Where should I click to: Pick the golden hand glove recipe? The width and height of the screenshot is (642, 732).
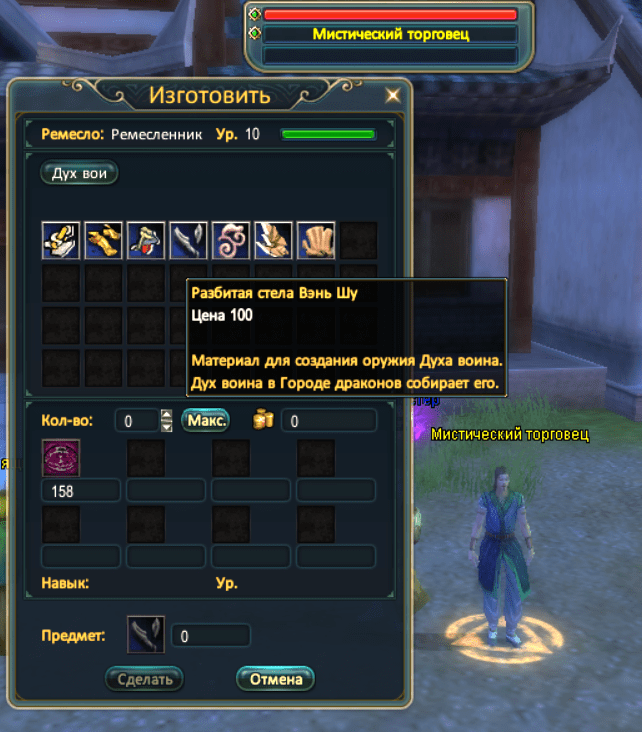click(x=316, y=241)
